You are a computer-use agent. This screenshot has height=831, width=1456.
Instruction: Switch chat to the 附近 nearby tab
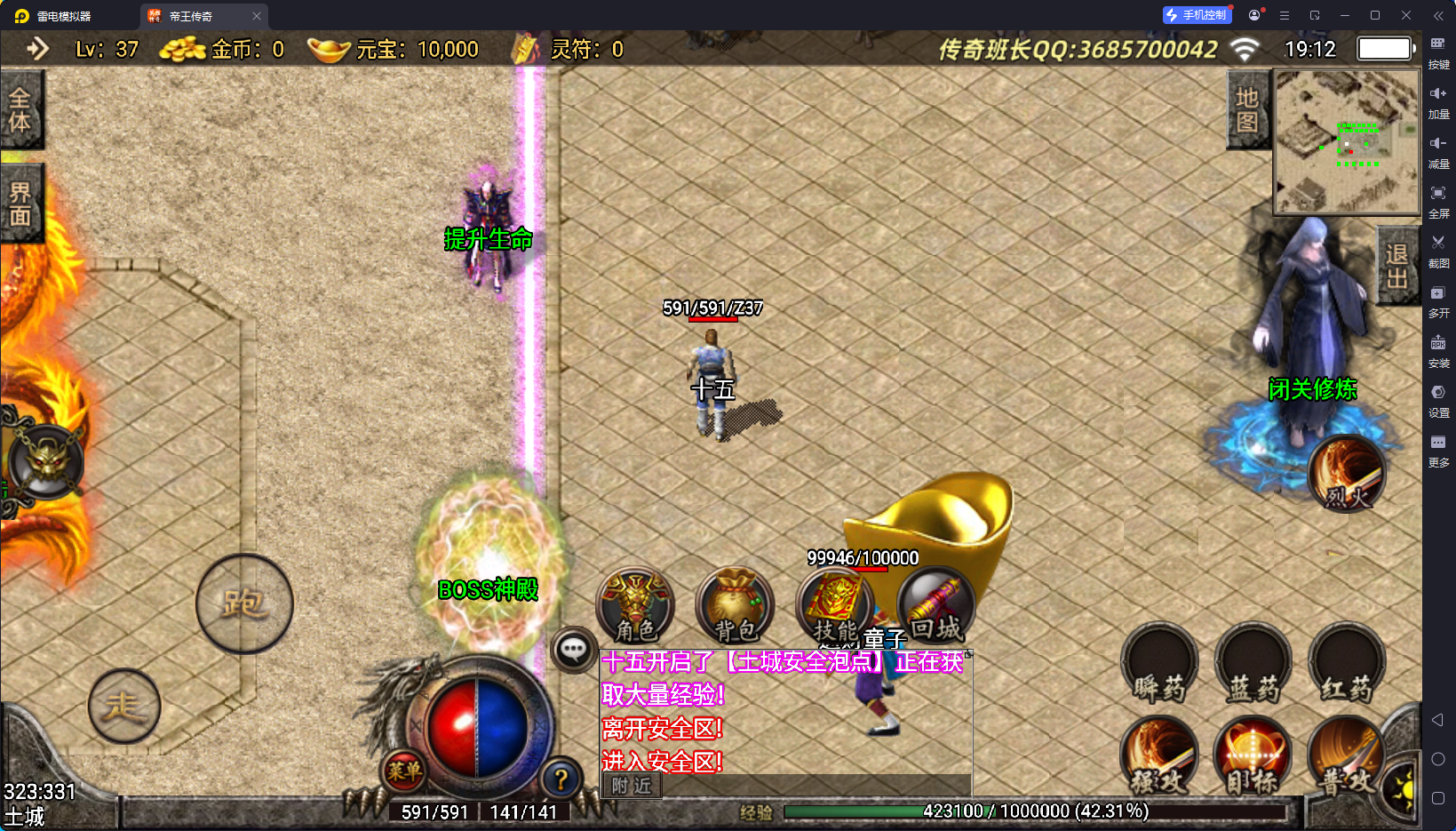(x=632, y=785)
